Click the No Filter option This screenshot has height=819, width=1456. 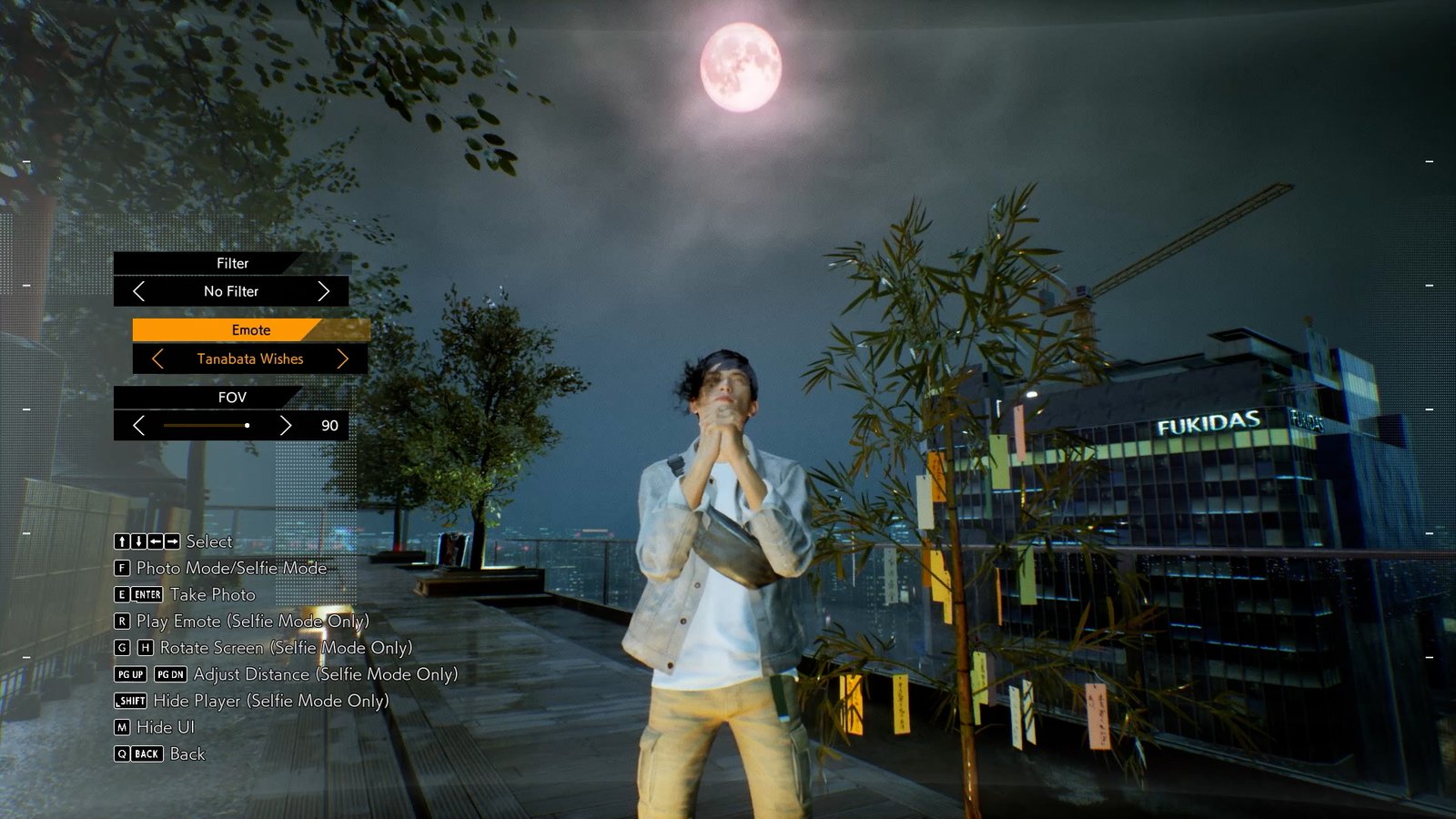(230, 291)
